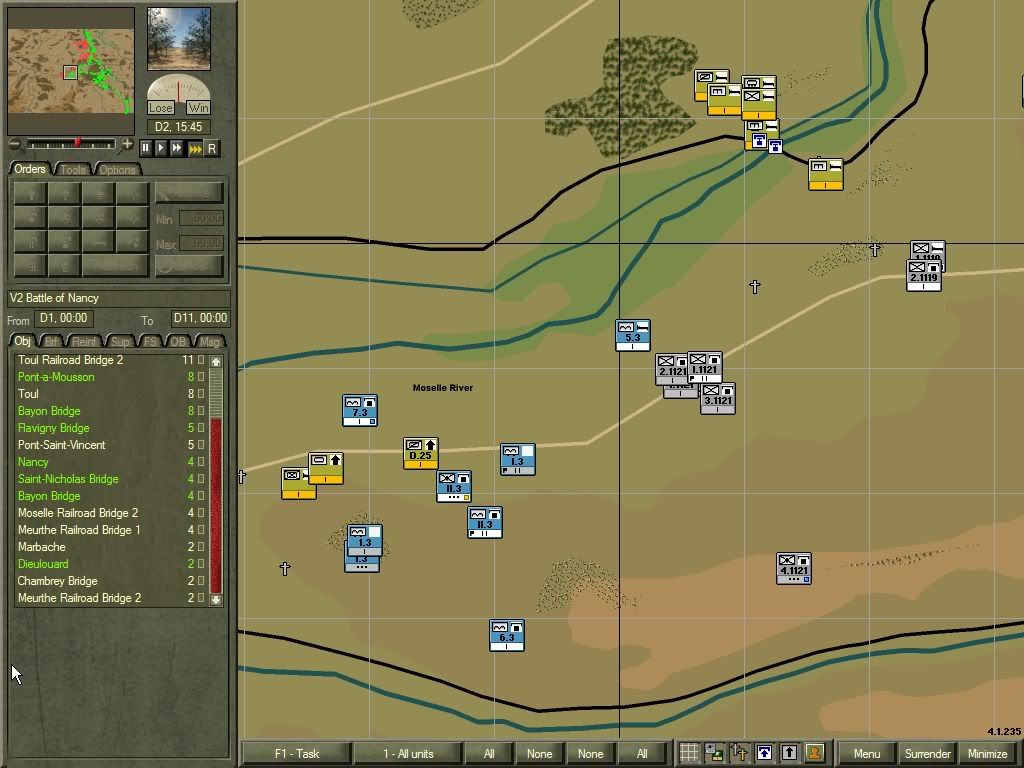Set game speed to fastest triple-arrow
The image size is (1024, 768).
[194, 148]
